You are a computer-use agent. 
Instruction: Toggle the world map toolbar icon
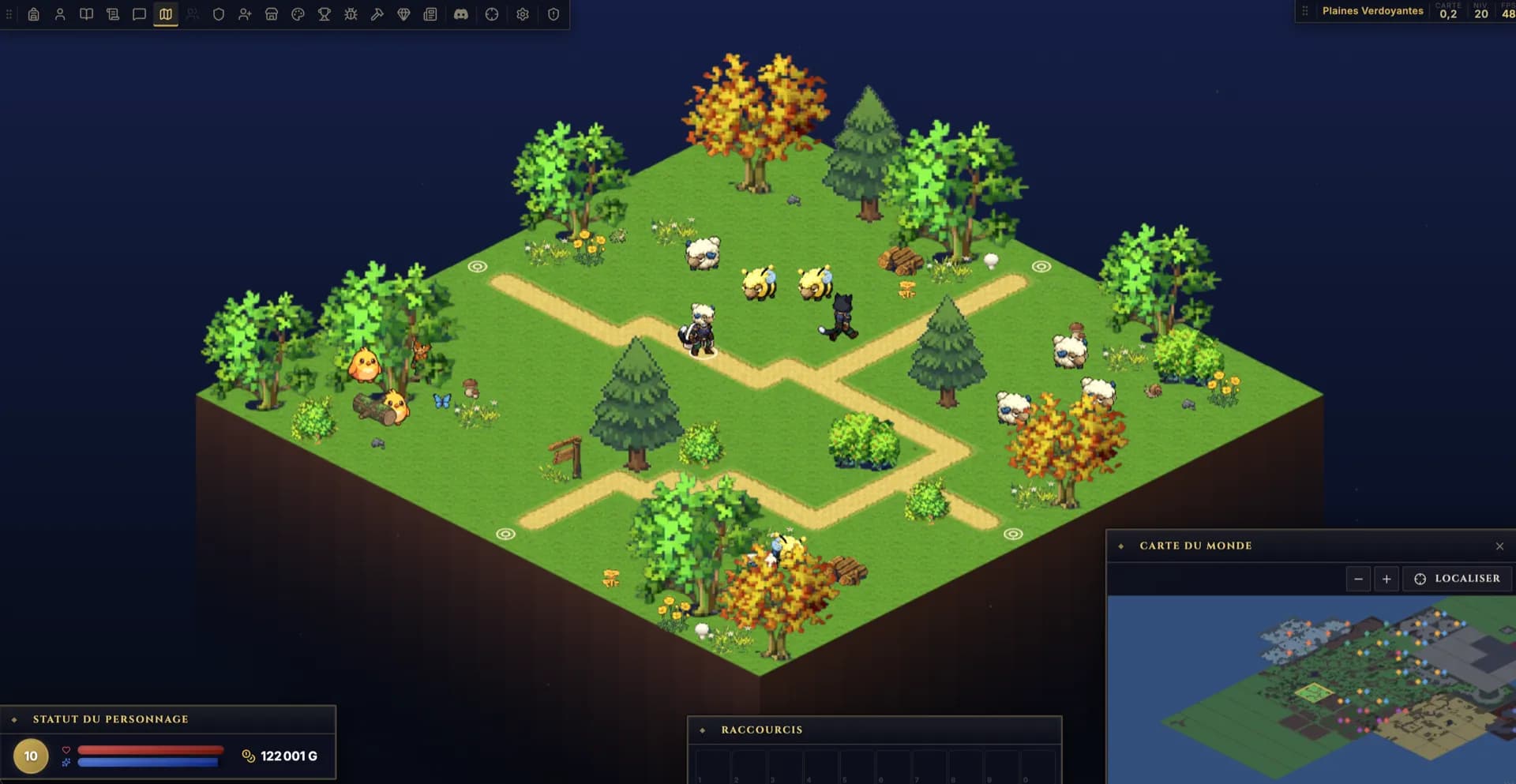click(166, 14)
